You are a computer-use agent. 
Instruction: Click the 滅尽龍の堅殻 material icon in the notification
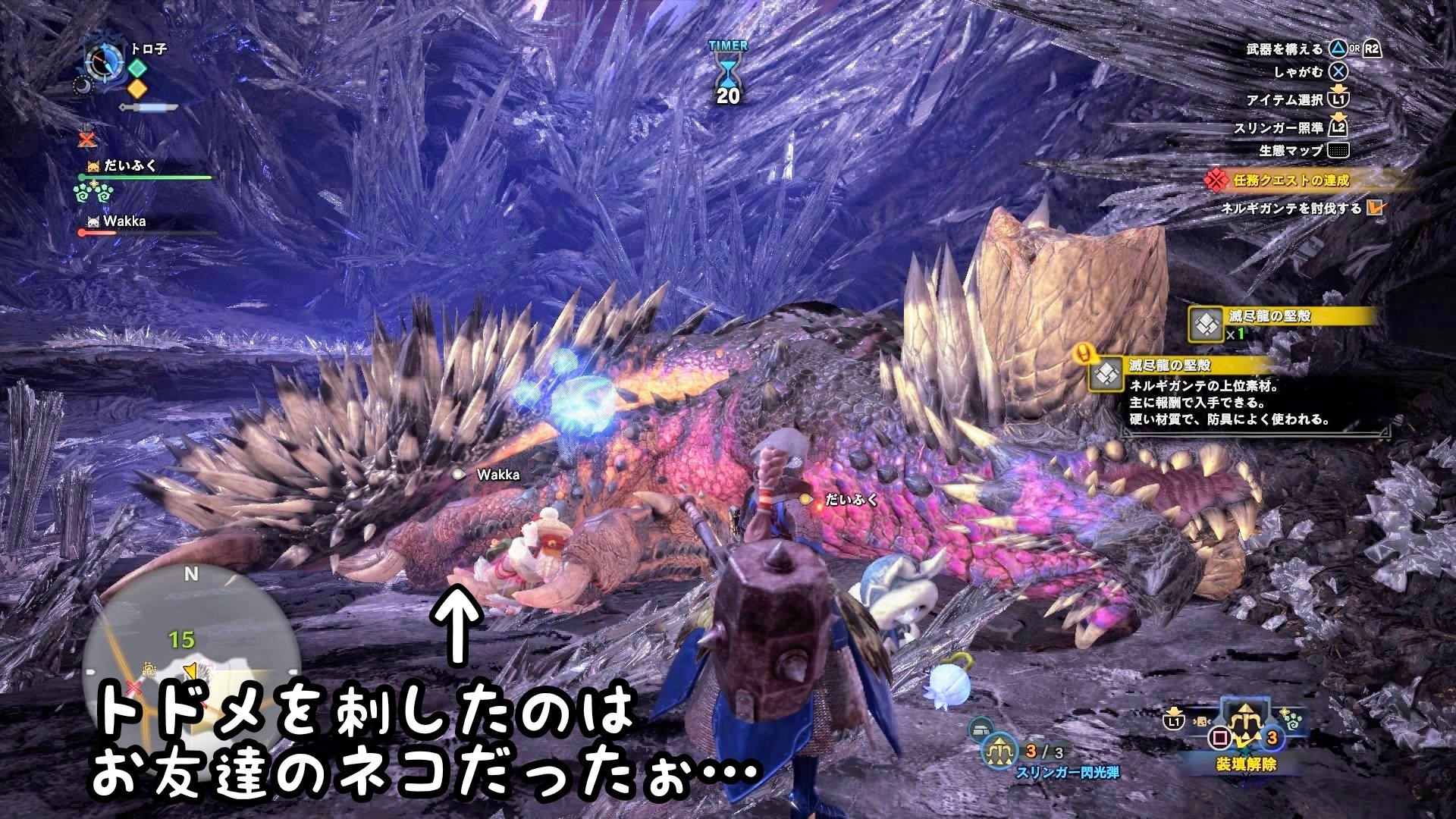1207,324
